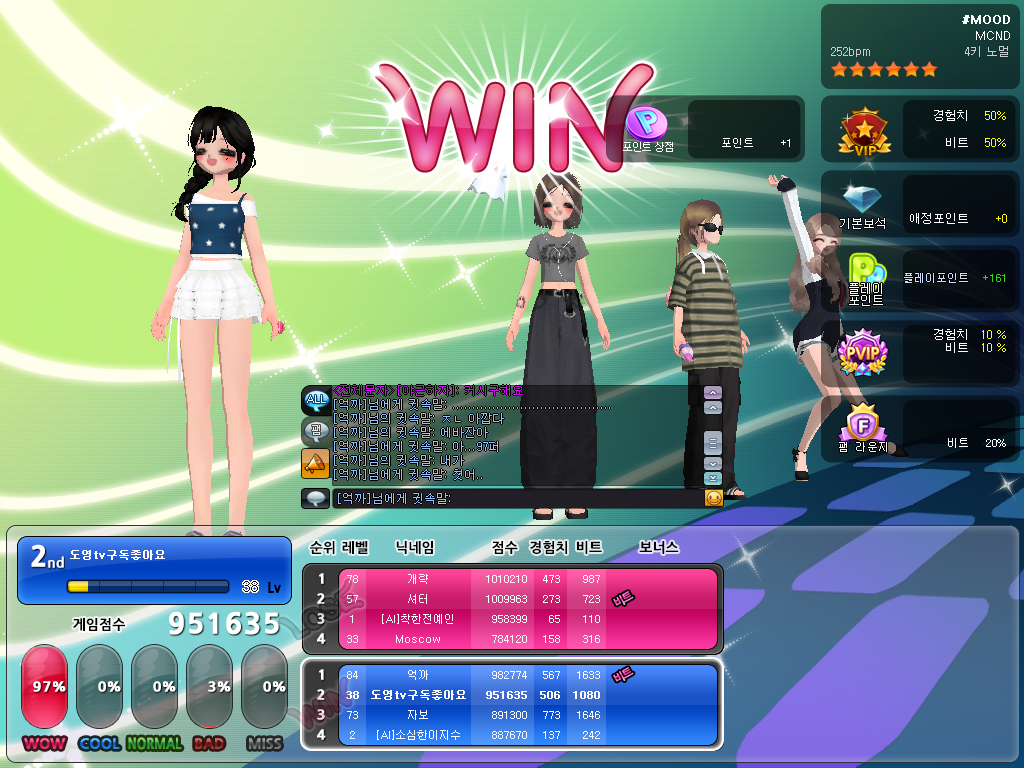Viewport: 1024px width, 768px height.
Task: Select the 기본보석 diamond icon
Action: click(861, 205)
